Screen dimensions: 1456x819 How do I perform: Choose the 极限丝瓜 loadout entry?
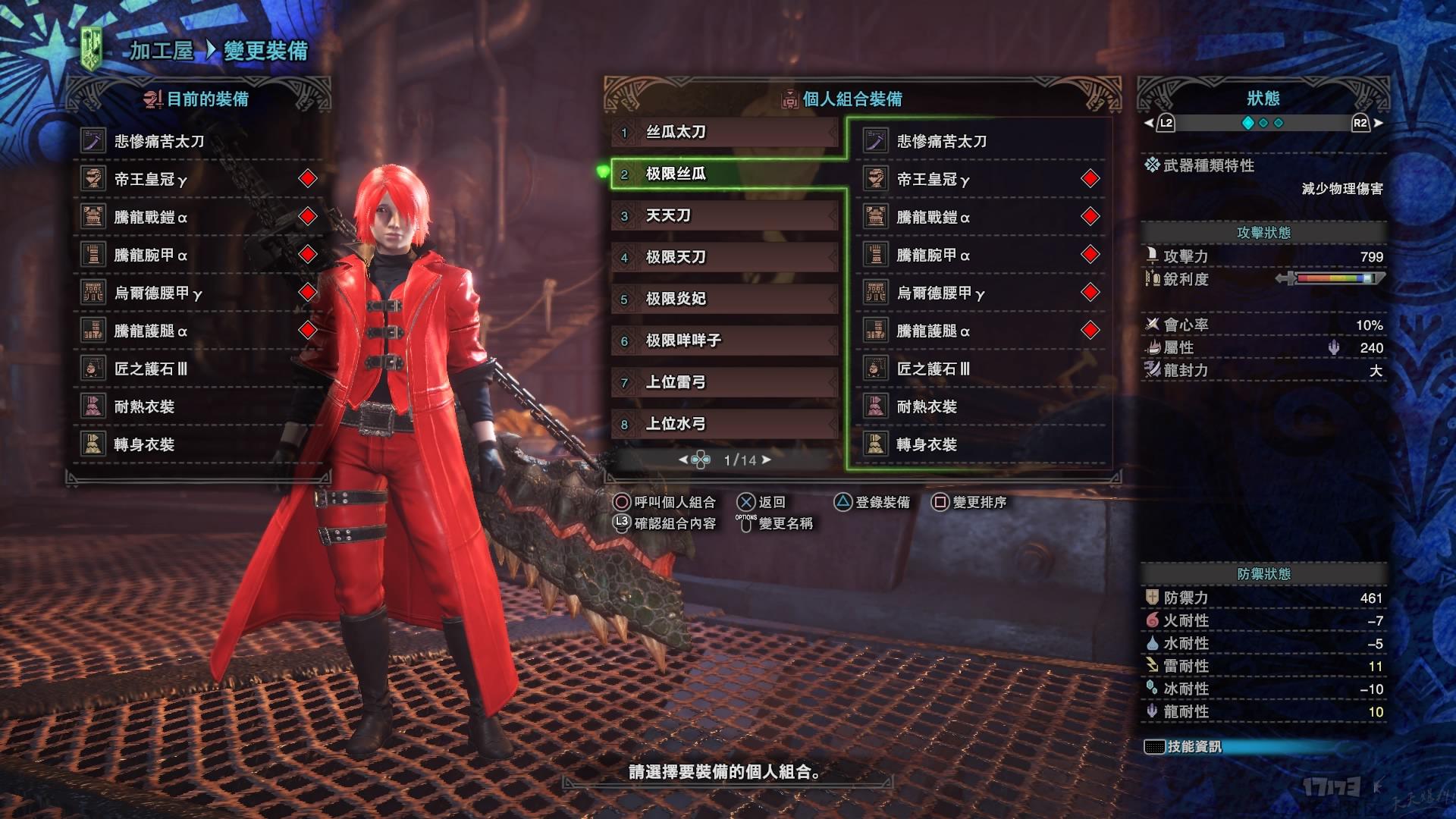(x=724, y=174)
